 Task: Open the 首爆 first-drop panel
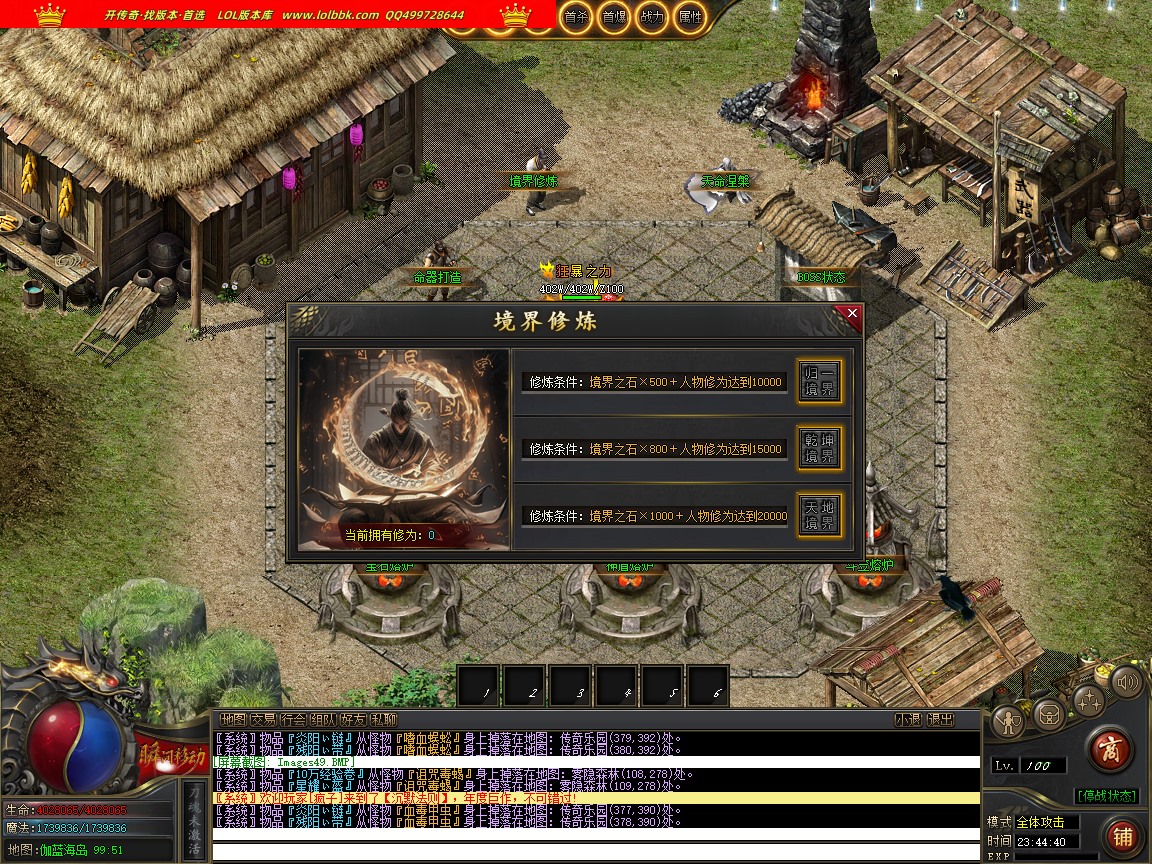click(x=613, y=17)
